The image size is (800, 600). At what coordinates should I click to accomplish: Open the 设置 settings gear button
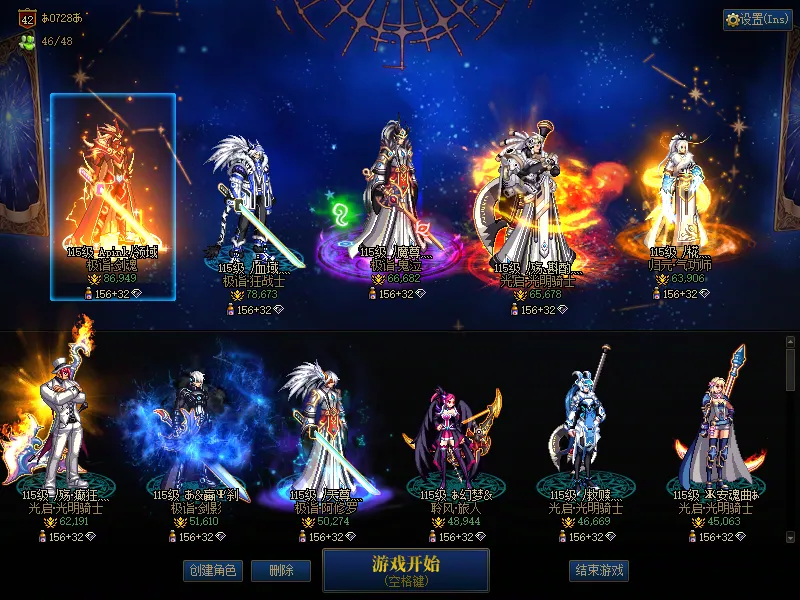point(757,19)
